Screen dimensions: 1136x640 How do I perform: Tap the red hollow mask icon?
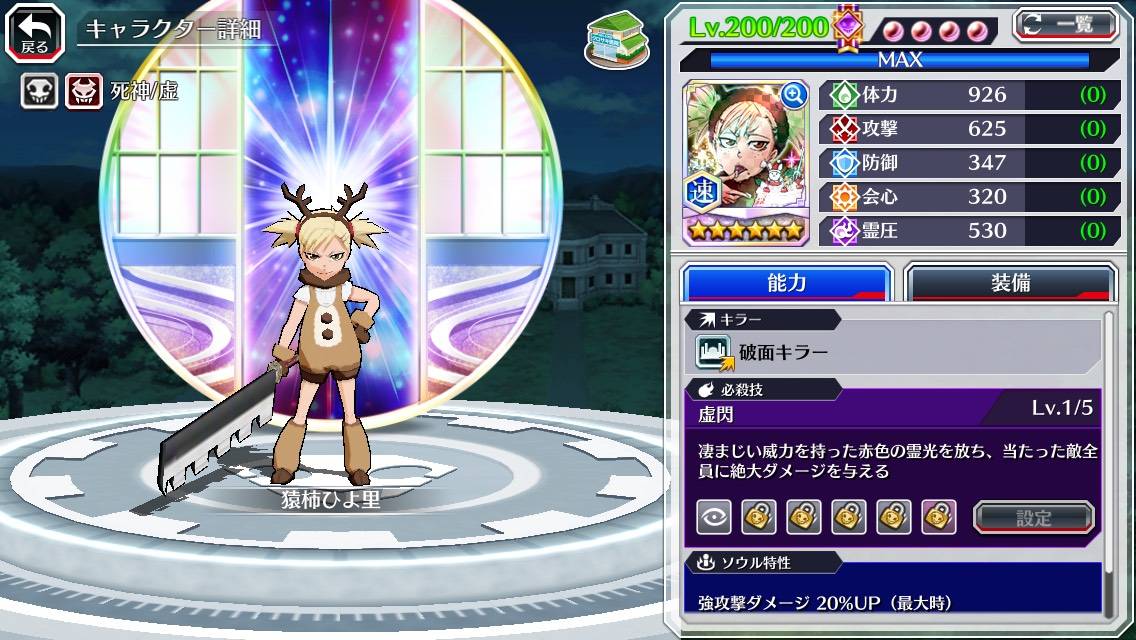click(x=84, y=92)
